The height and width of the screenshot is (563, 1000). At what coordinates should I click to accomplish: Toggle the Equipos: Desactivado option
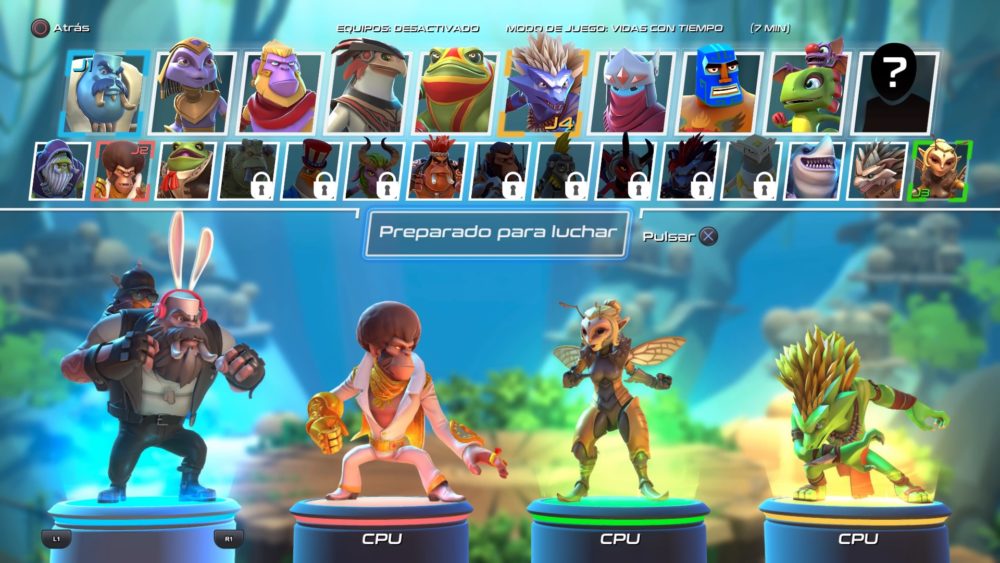click(408, 29)
